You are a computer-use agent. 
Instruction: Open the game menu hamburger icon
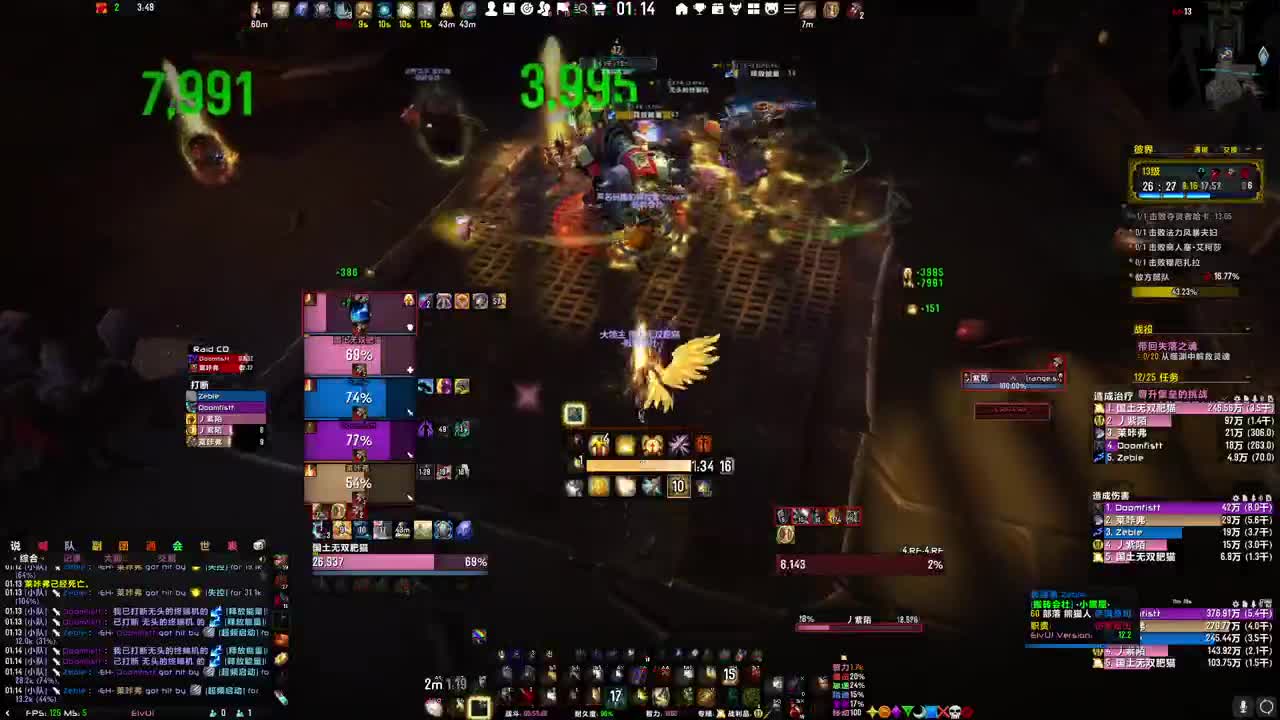tap(789, 10)
